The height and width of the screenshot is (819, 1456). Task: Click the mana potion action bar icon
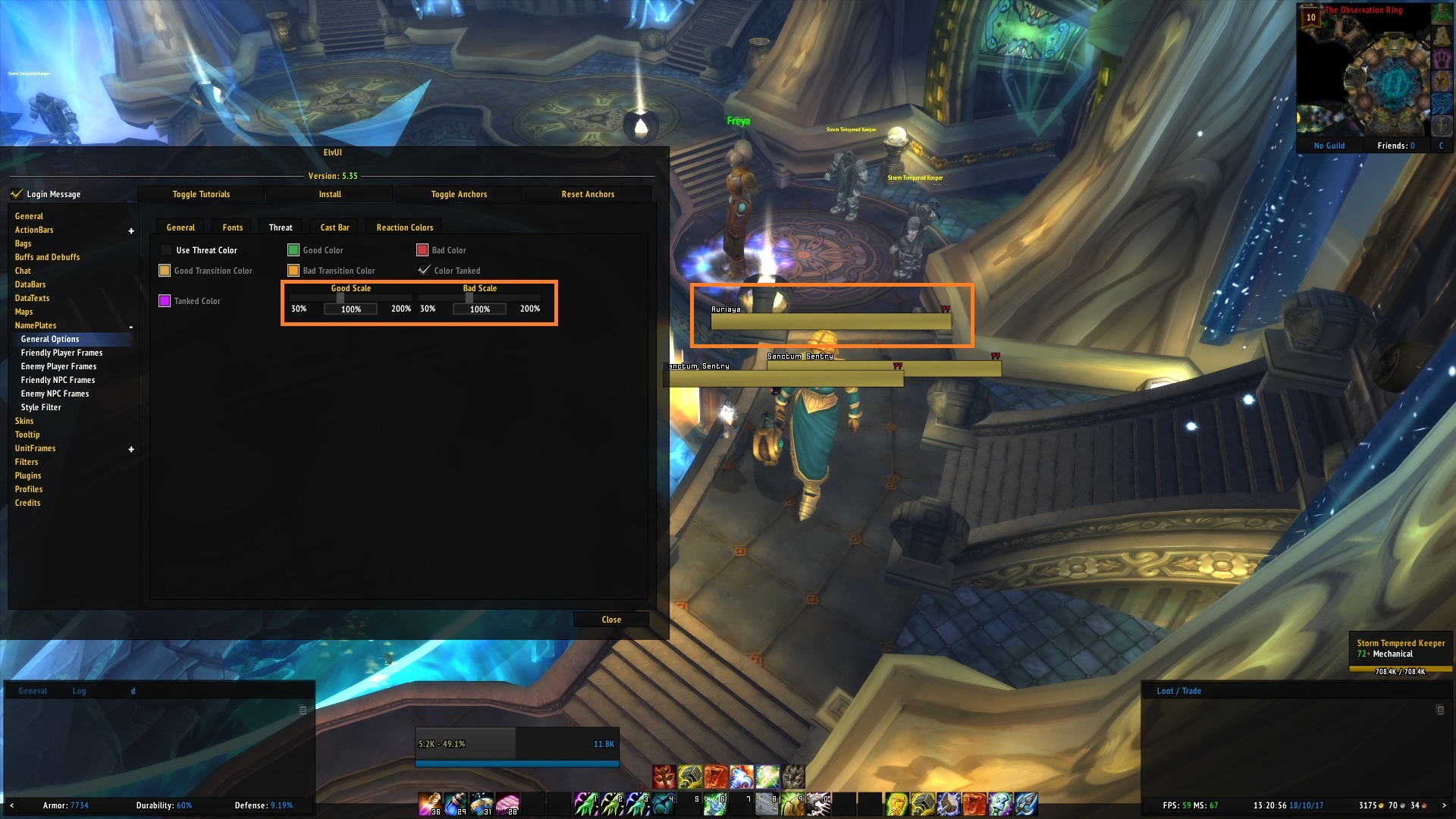tap(454, 804)
